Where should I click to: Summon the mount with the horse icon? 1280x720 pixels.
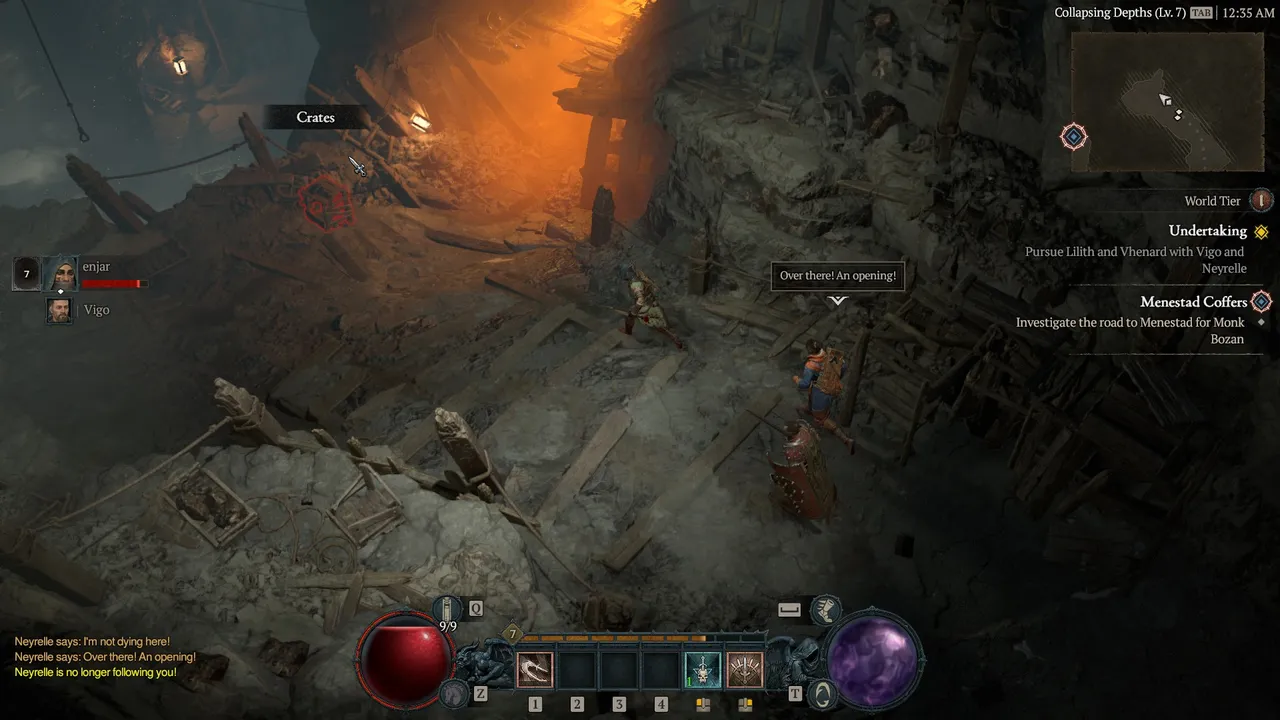tap(454, 692)
